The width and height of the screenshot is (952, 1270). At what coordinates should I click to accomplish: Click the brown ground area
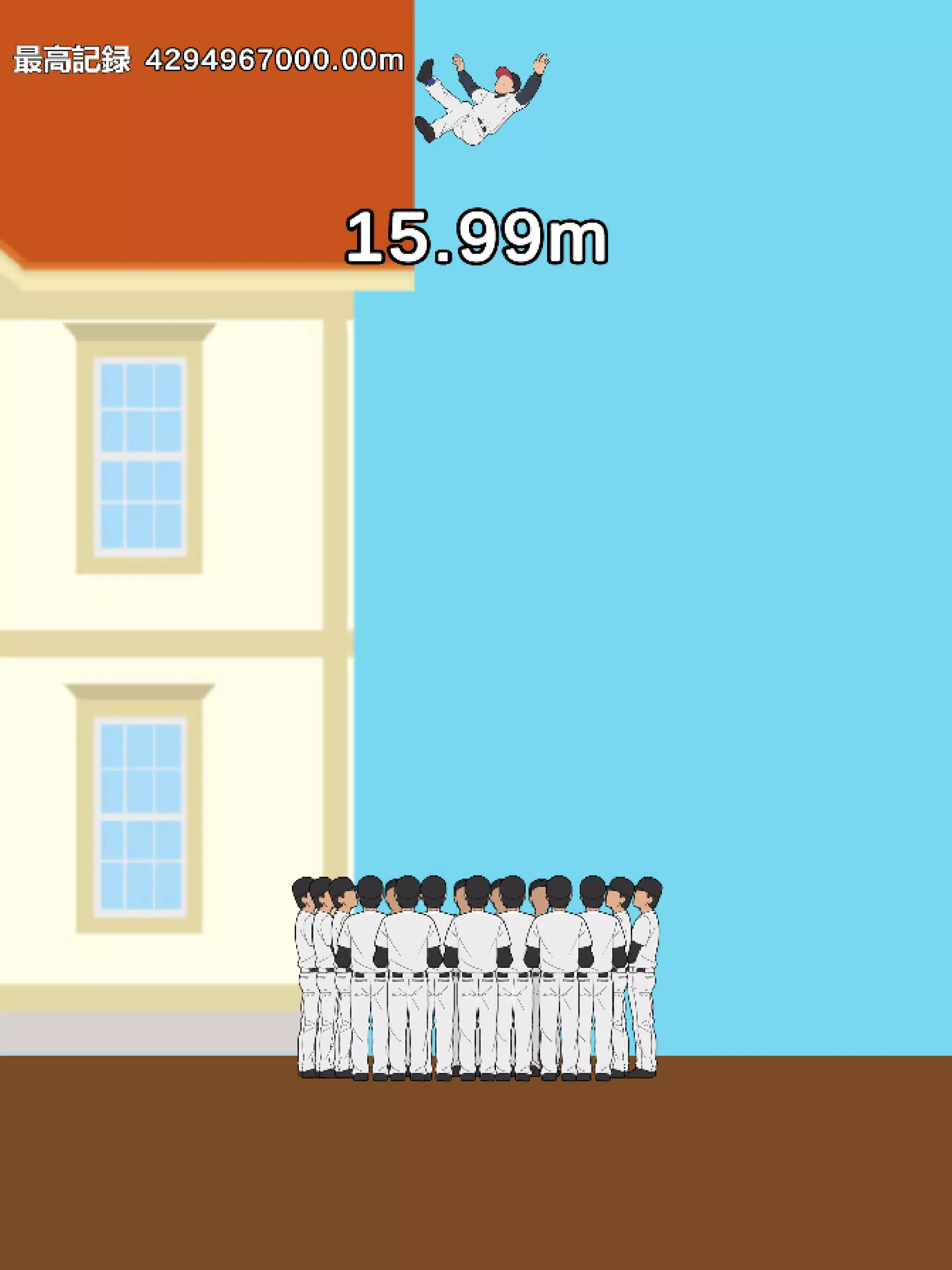pos(476,1177)
